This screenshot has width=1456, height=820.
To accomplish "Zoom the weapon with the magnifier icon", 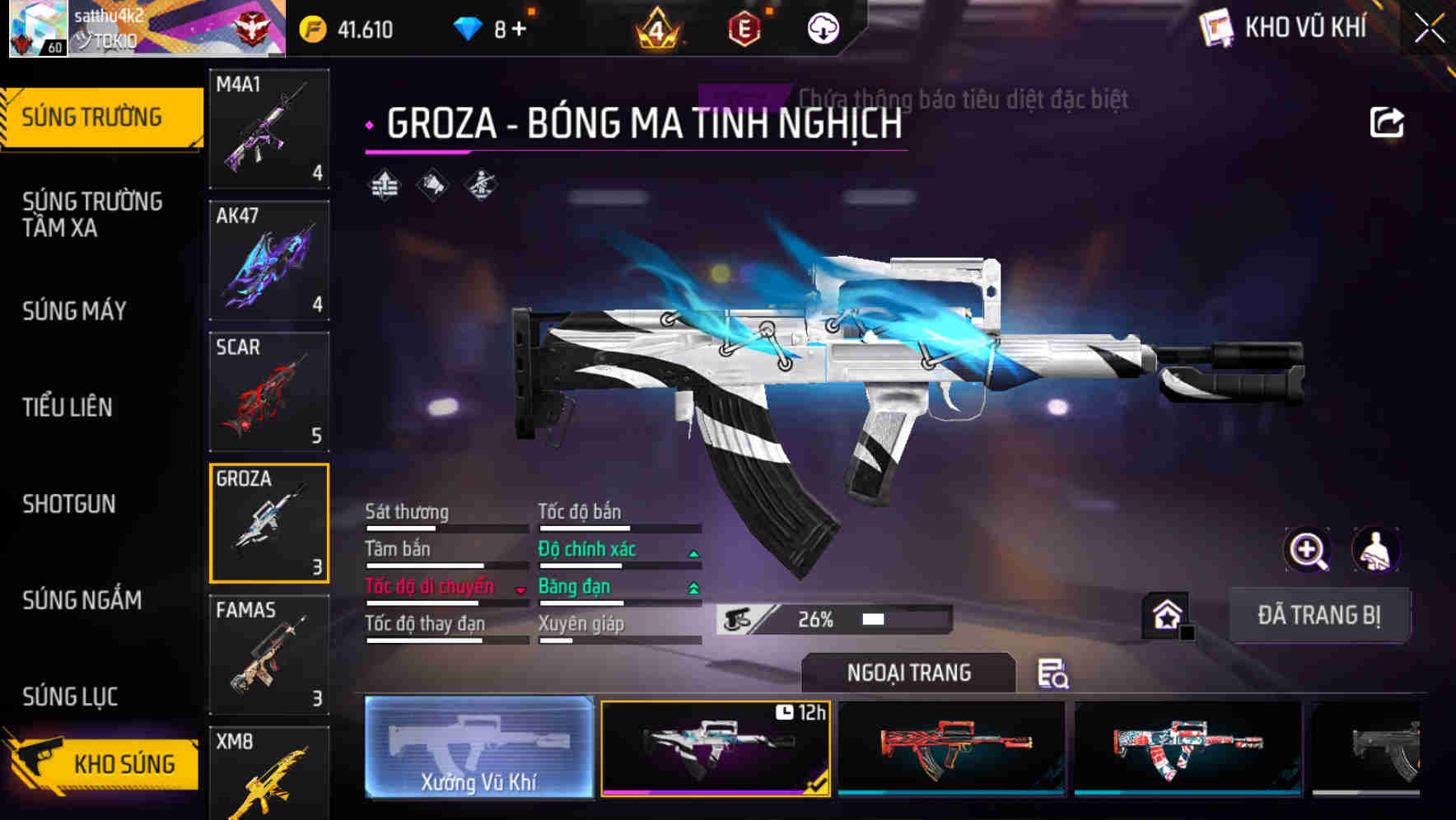I will click(1308, 550).
